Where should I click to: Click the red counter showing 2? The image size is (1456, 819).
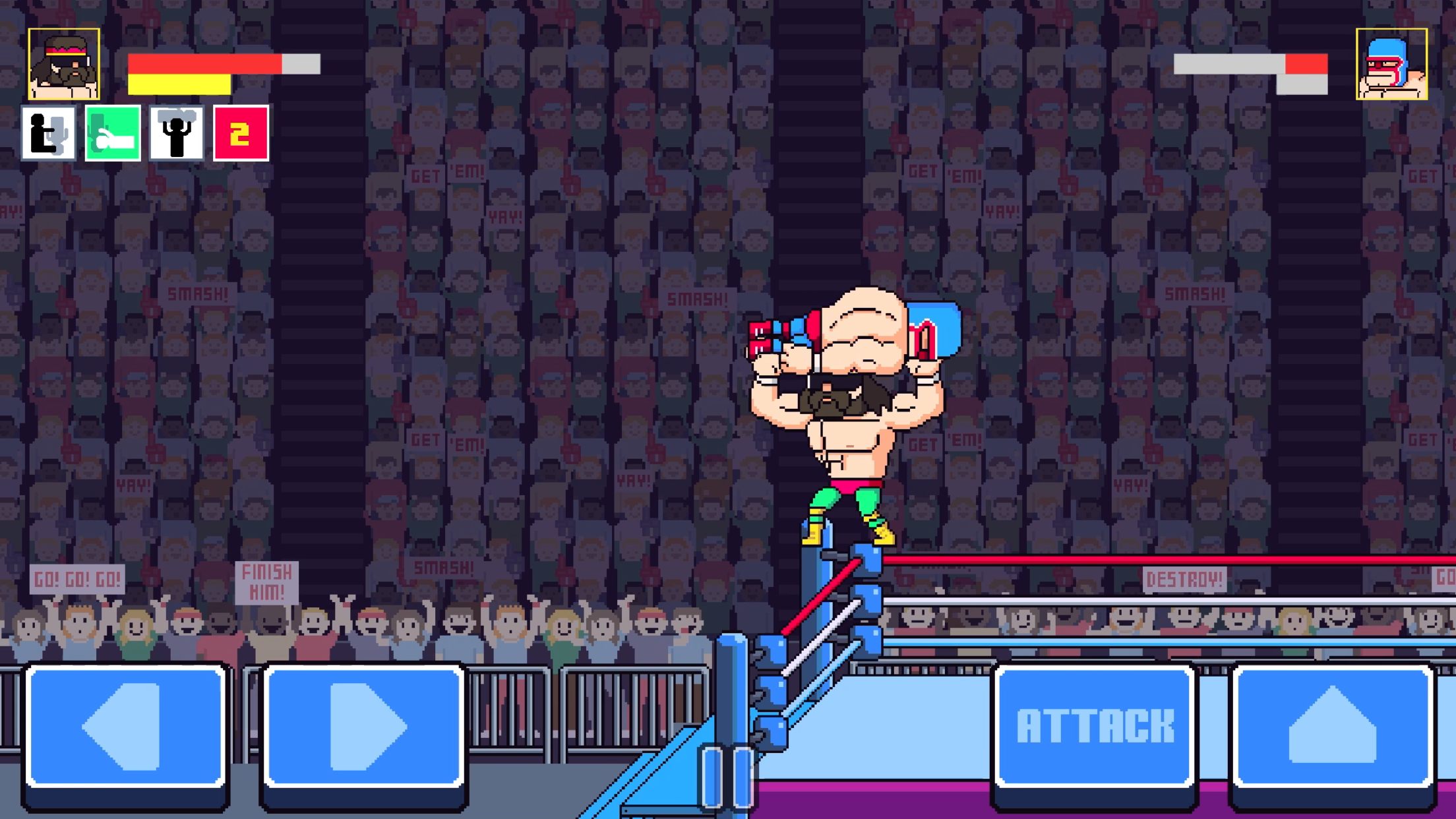pyautogui.click(x=240, y=132)
